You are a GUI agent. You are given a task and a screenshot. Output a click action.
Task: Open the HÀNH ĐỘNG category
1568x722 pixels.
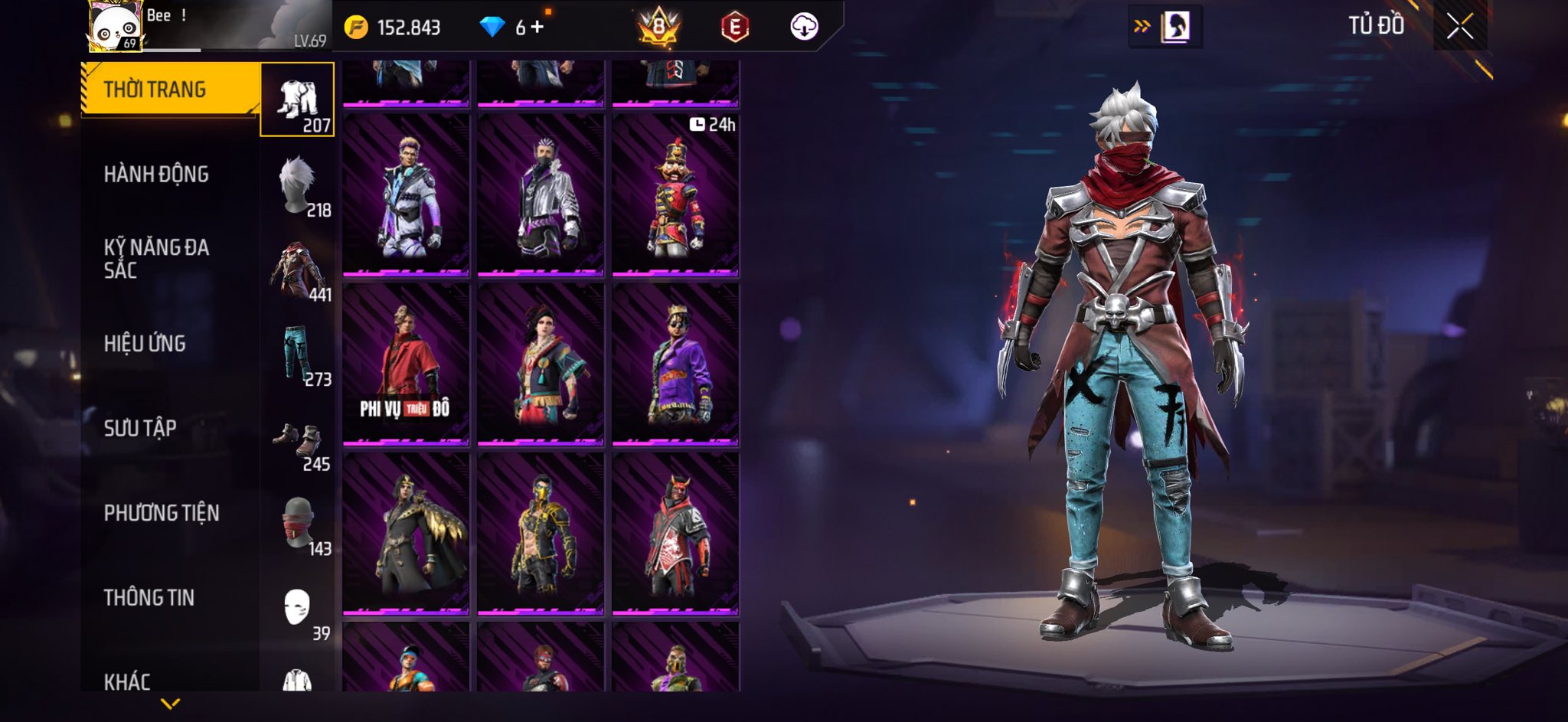(156, 175)
